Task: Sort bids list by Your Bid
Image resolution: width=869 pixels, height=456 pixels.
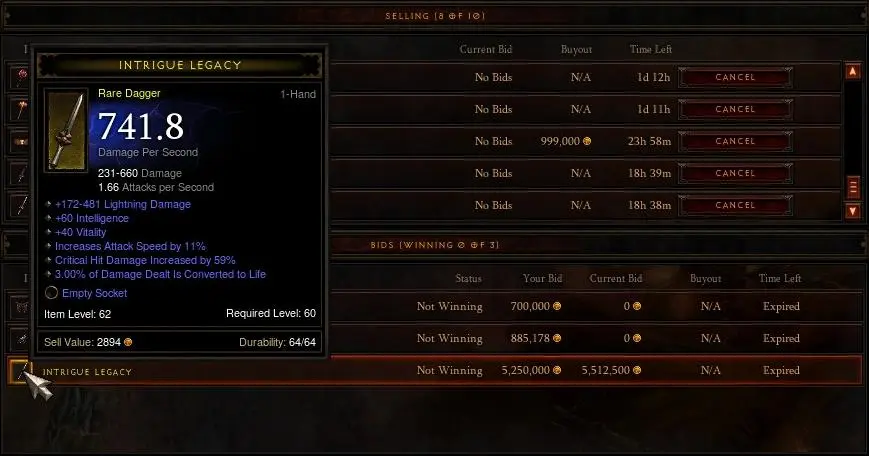Action: (x=541, y=279)
